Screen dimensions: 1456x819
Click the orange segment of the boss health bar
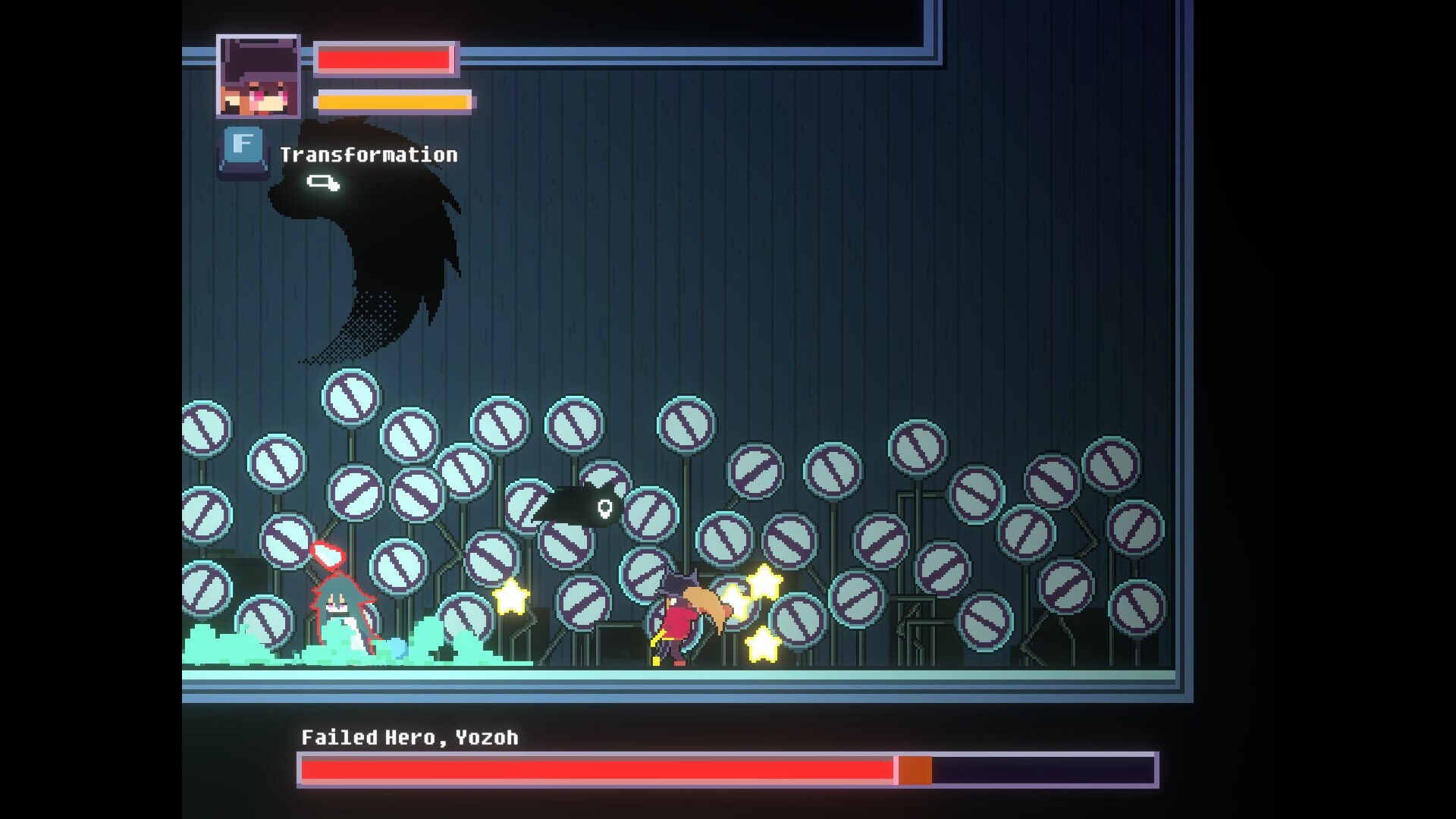(x=914, y=768)
